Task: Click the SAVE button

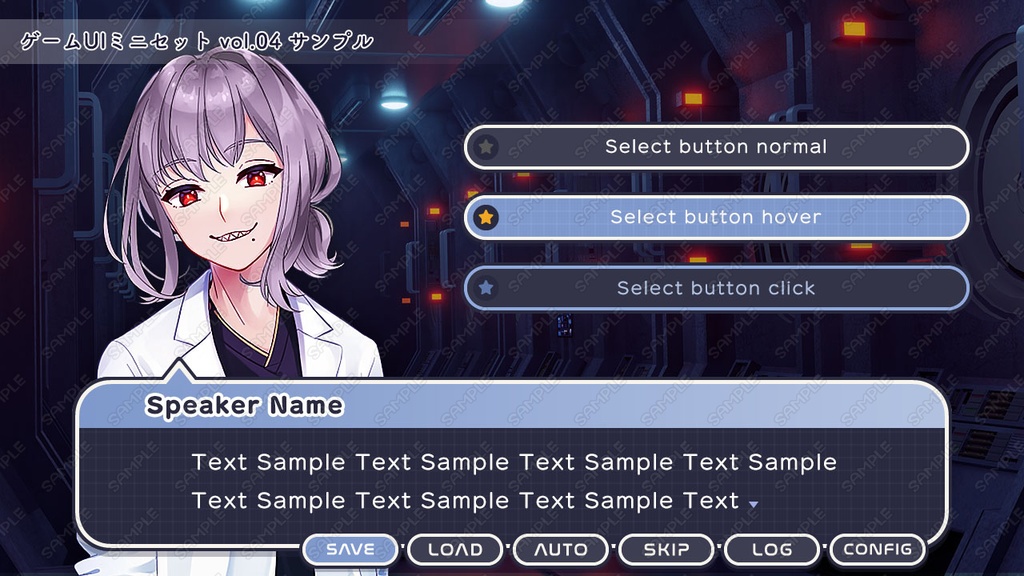Action: point(351,549)
